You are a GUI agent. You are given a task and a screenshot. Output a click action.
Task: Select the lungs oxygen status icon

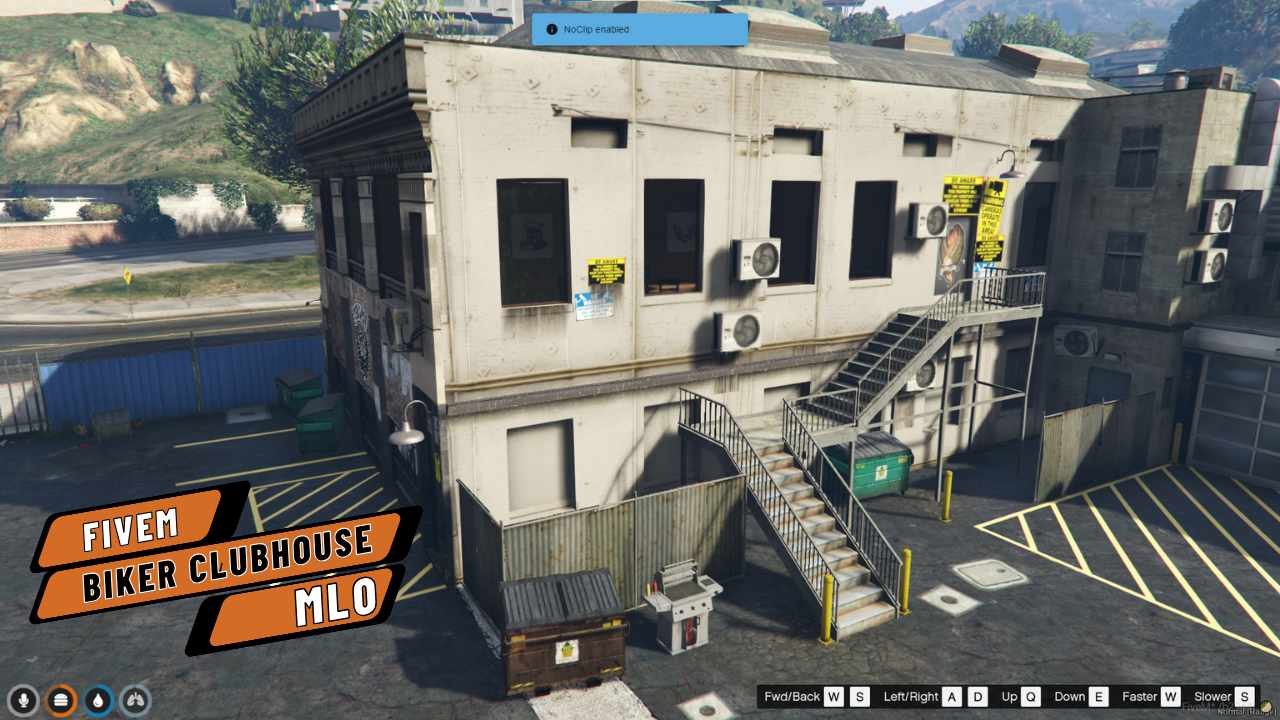point(136,699)
